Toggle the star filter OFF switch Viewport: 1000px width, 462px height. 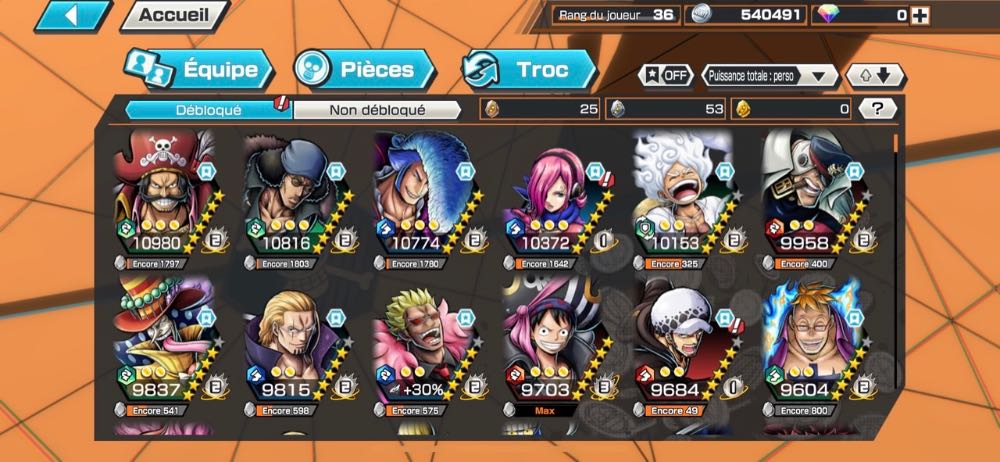666,76
